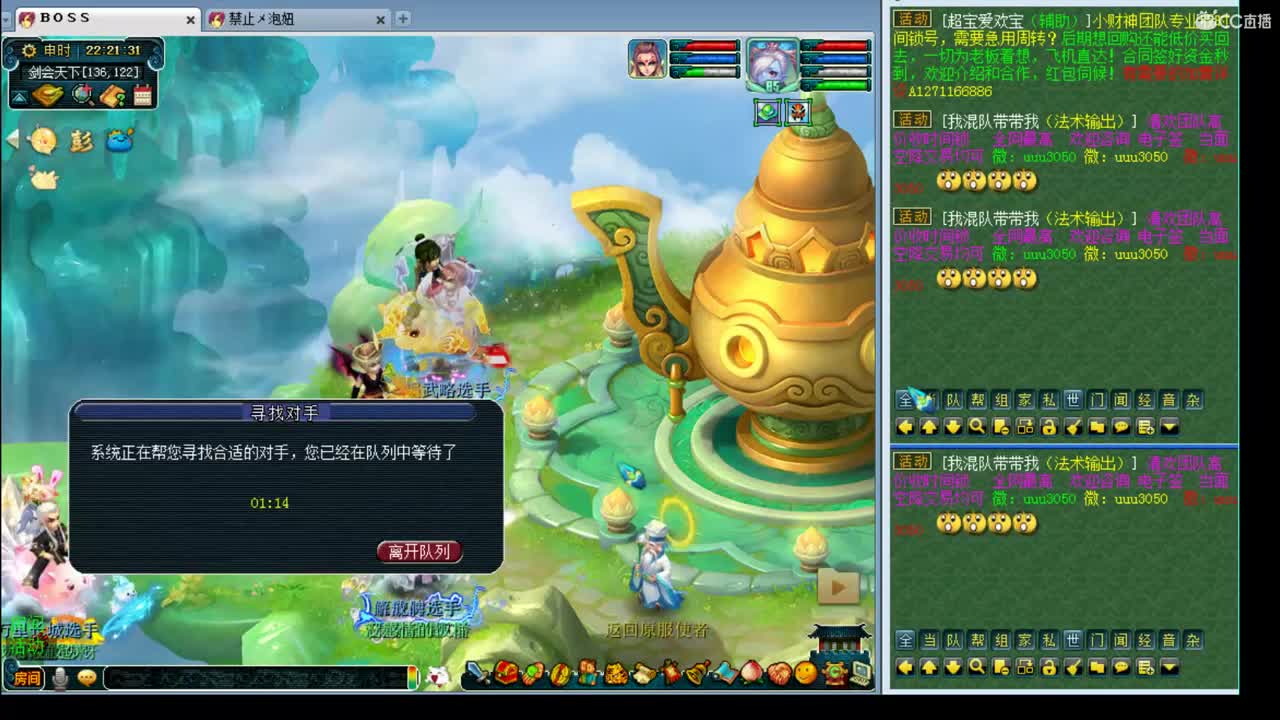Open the settings gear beside the game clock

pyautogui.click(x=30, y=51)
